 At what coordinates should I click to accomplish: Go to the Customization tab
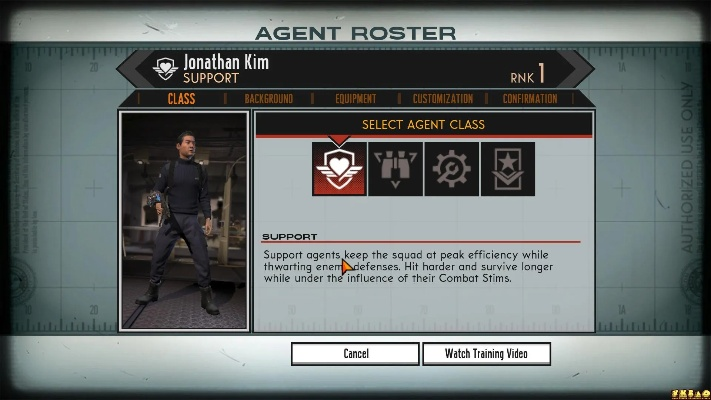tap(443, 99)
